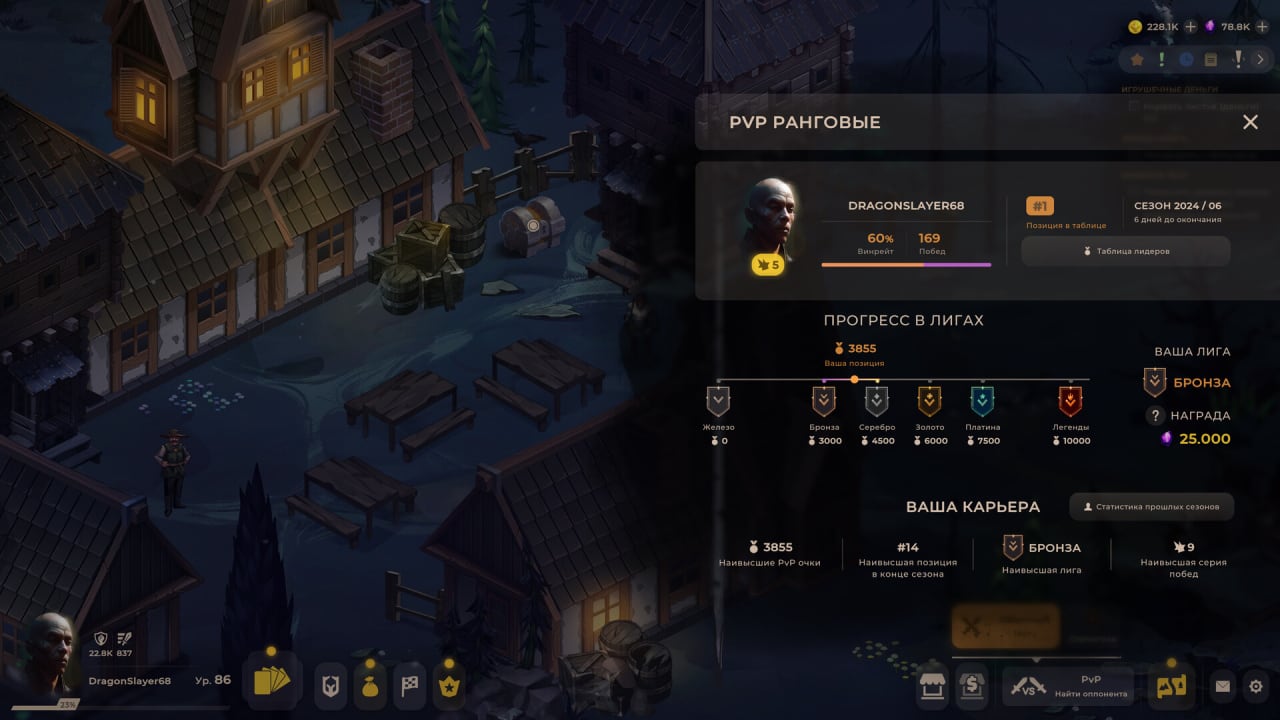Open the Таблица лидеров leaderboard

[x=1126, y=251]
